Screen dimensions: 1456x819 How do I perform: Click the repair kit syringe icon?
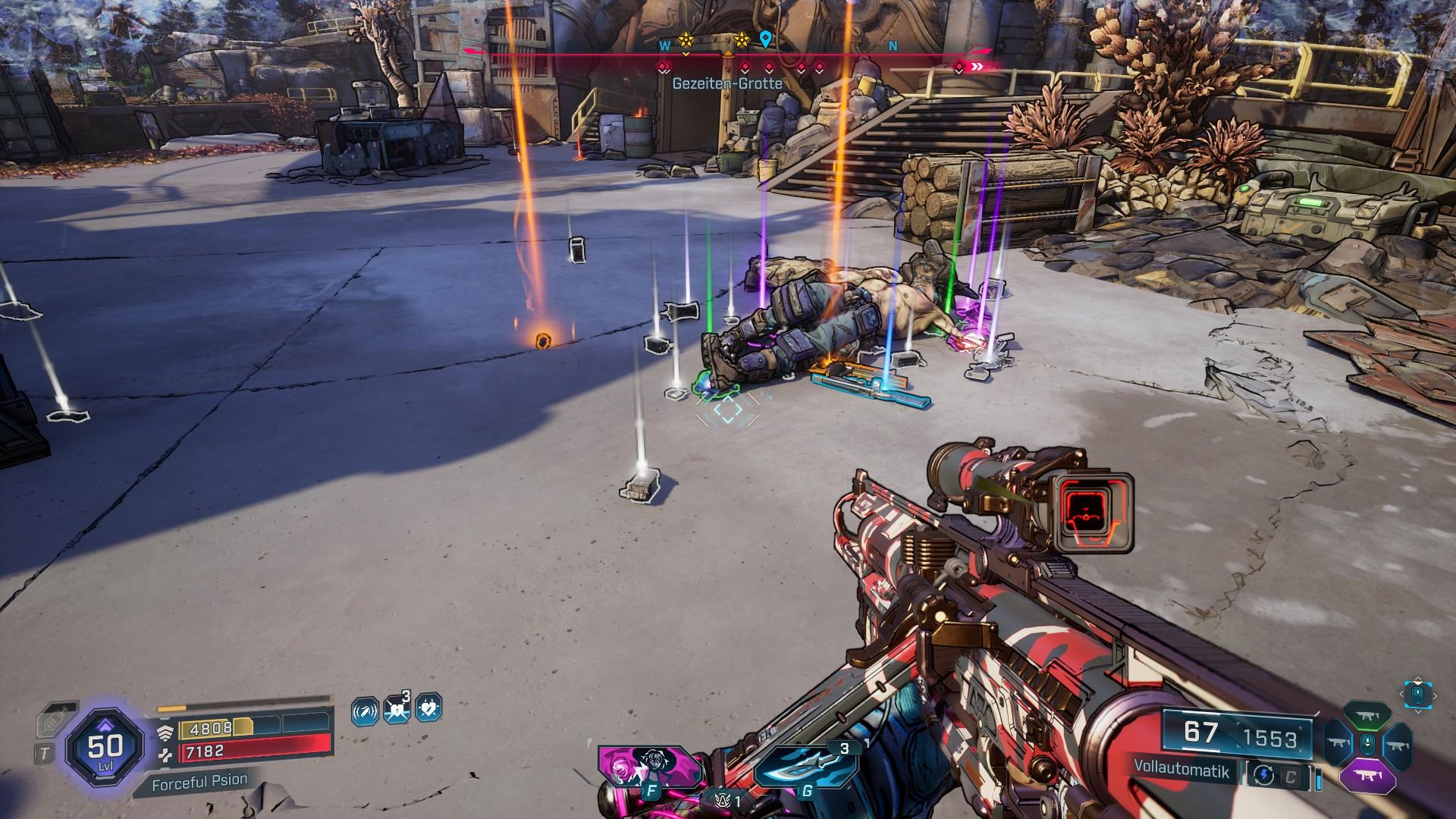55,720
